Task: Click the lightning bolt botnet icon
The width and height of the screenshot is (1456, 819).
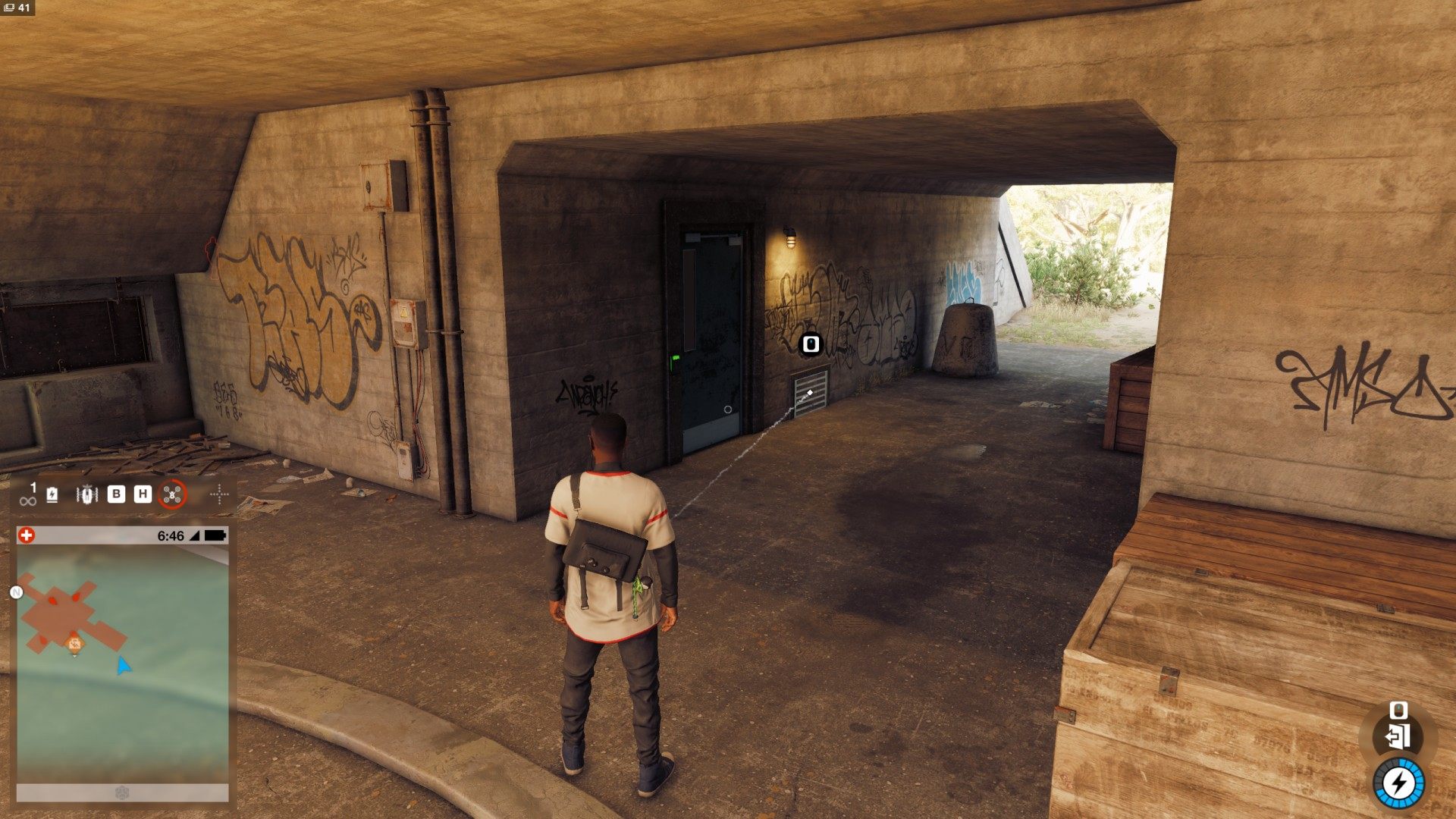Action: click(1399, 783)
